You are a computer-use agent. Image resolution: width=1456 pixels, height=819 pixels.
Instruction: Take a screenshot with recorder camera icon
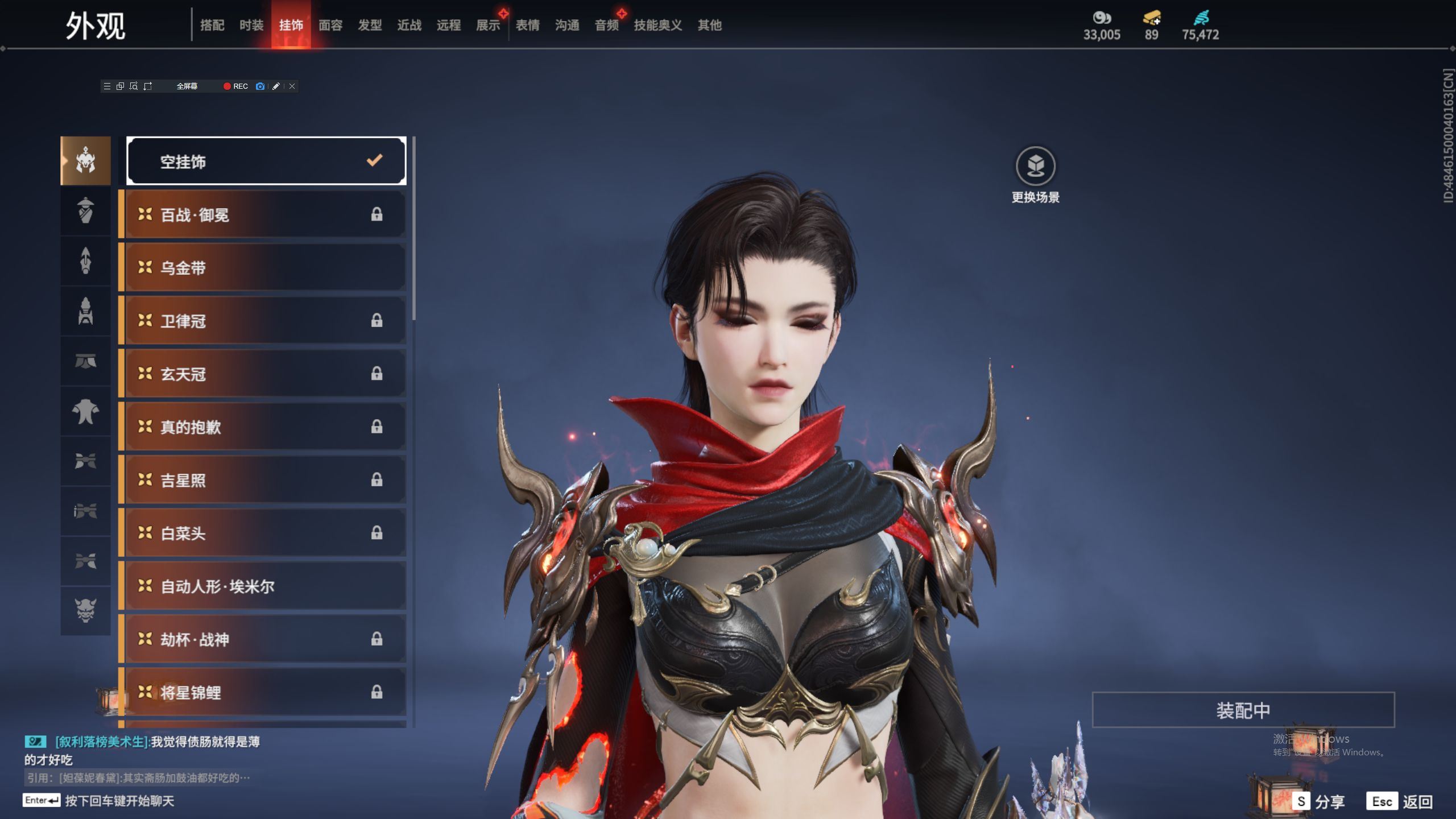pos(260,86)
